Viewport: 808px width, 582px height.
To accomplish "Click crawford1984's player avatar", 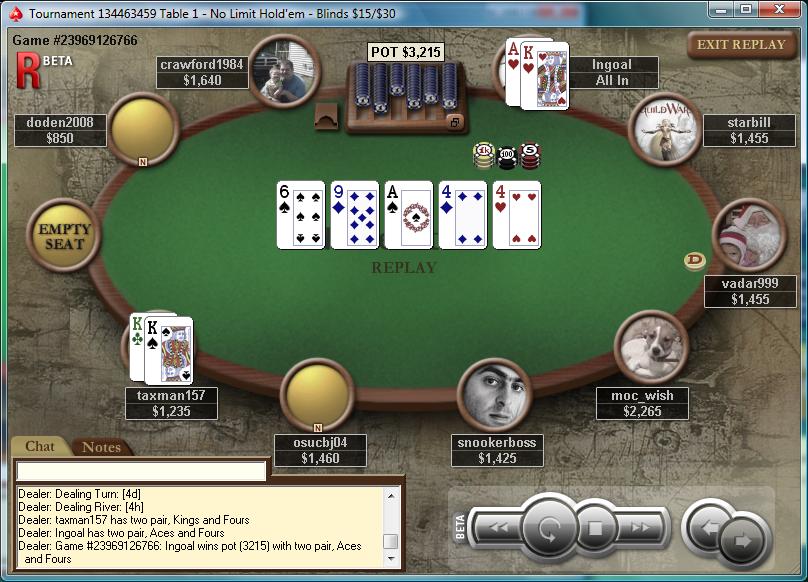I will (283, 71).
